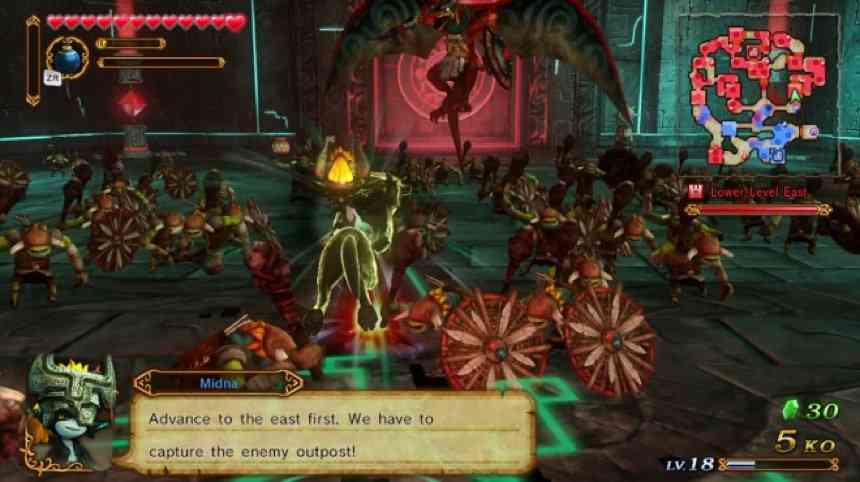
Task: Open the battlefield minimap
Action: tap(759, 95)
